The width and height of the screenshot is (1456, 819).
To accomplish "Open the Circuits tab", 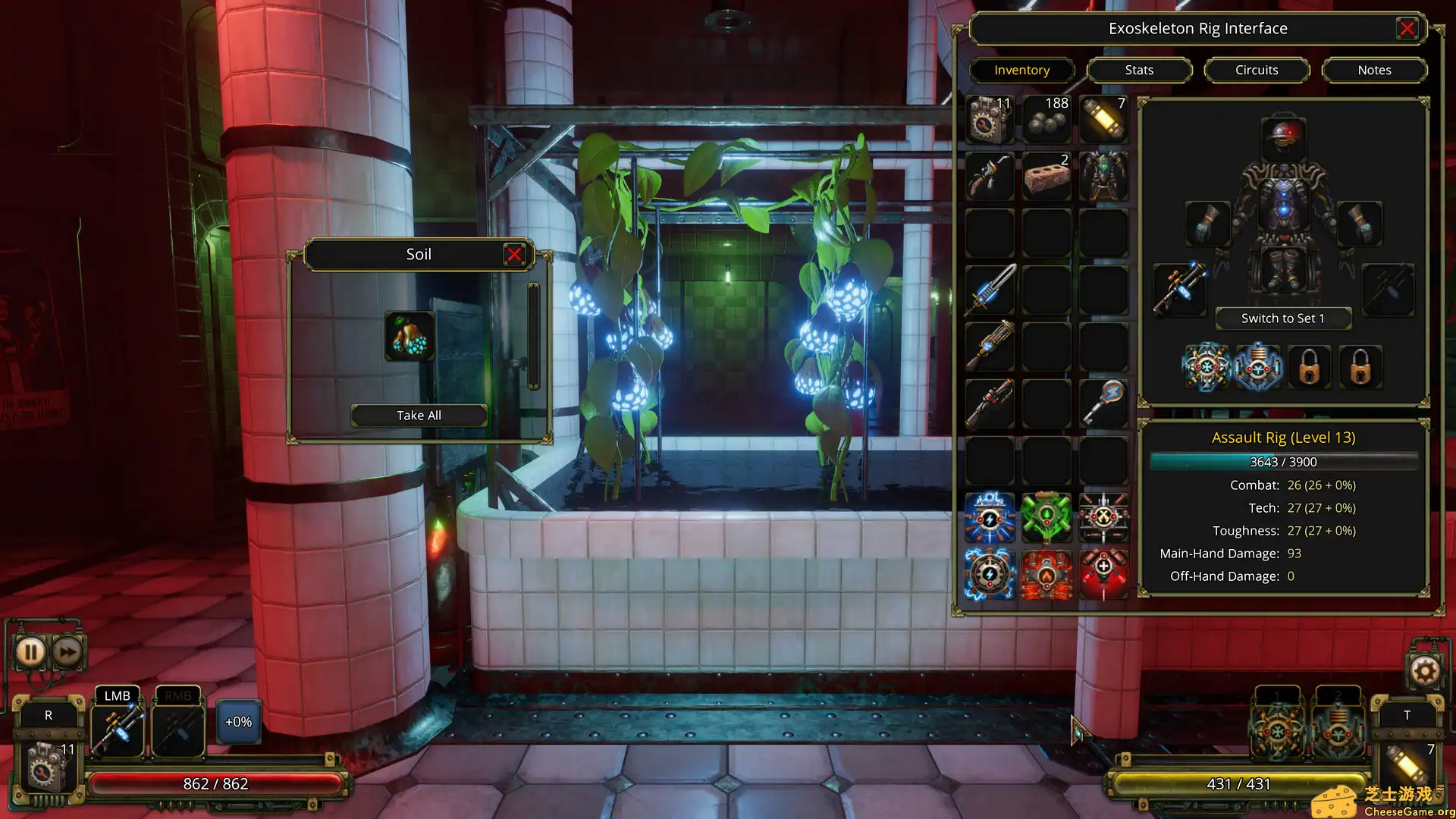I will pyautogui.click(x=1257, y=70).
